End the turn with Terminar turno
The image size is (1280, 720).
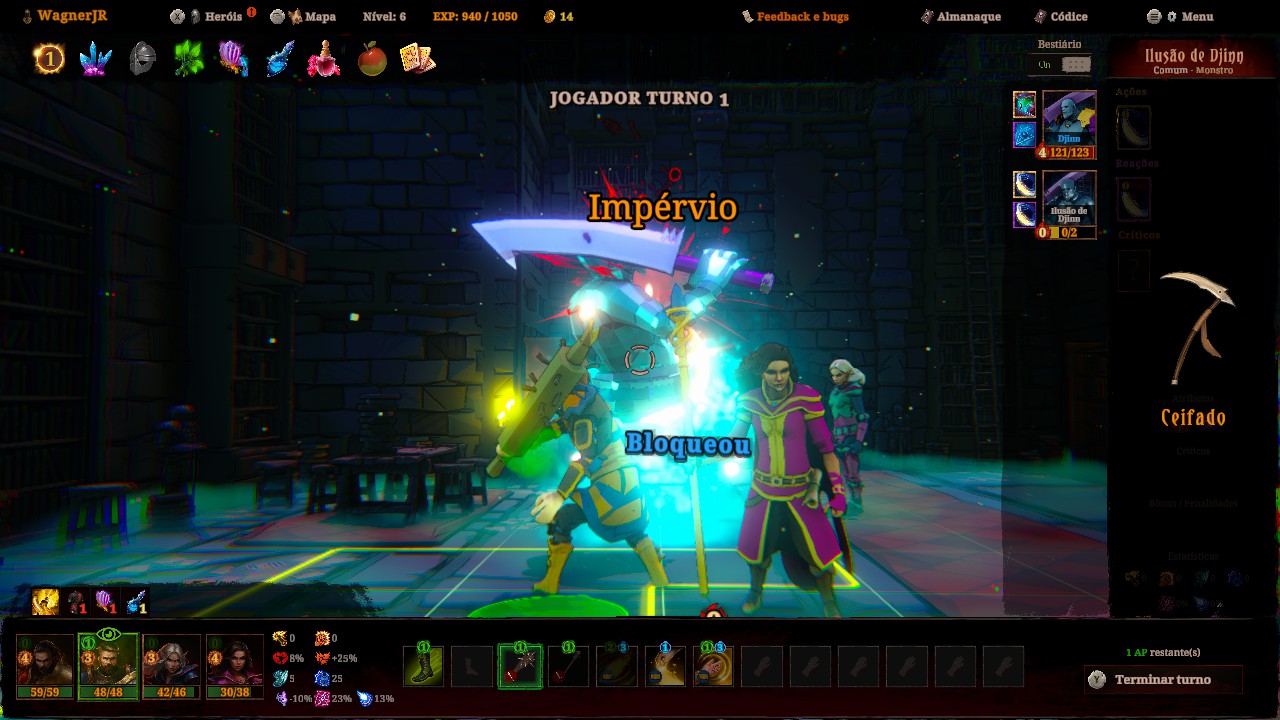click(x=1162, y=680)
